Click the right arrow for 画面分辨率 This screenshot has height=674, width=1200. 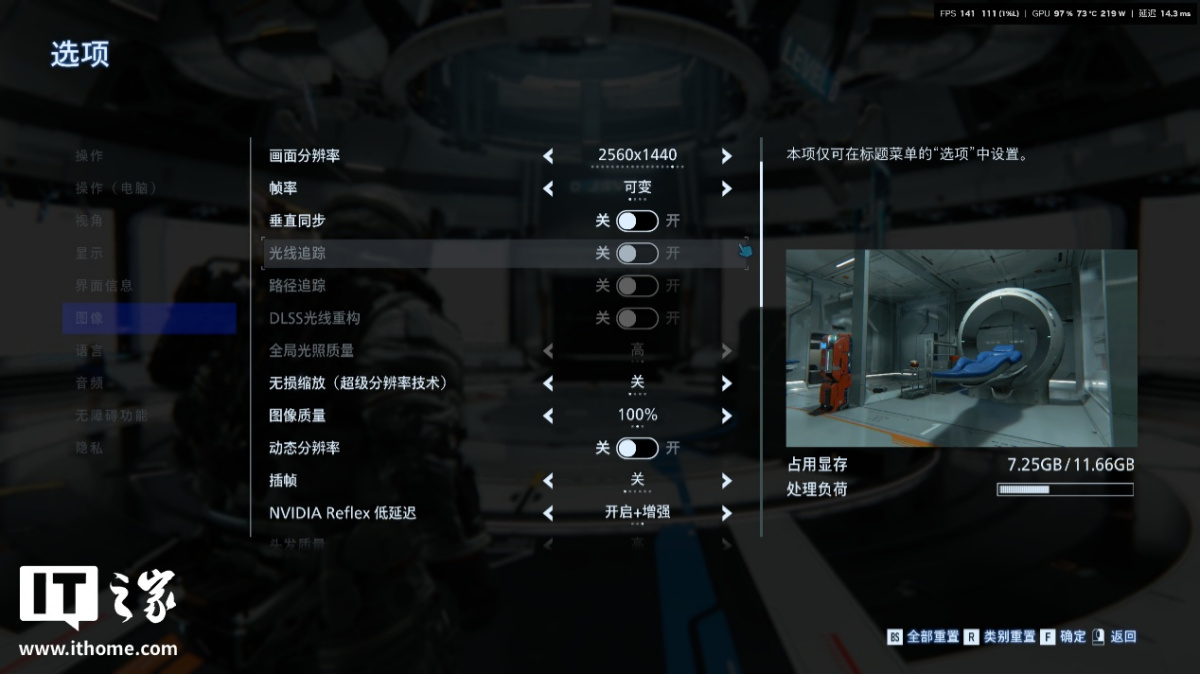pyautogui.click(x=727, y=156)
